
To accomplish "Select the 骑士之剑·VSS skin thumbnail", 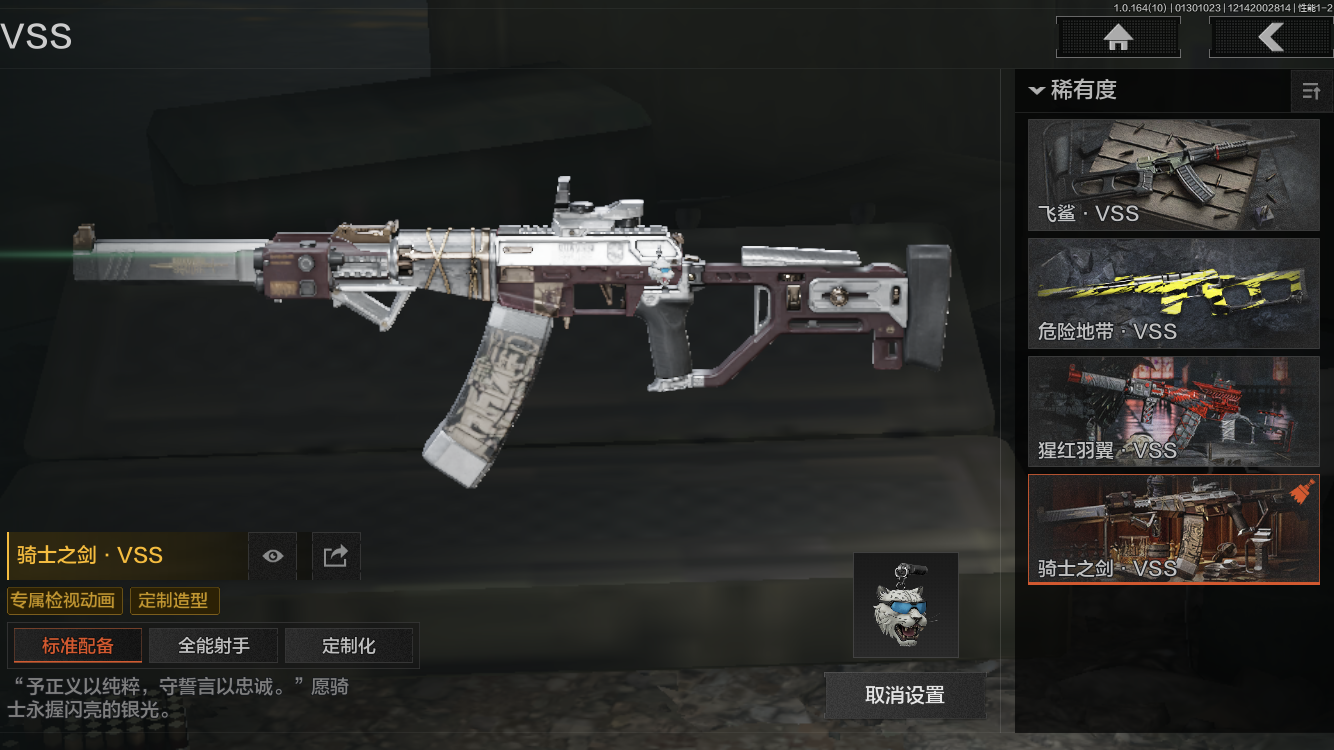I will [1173, 529].
